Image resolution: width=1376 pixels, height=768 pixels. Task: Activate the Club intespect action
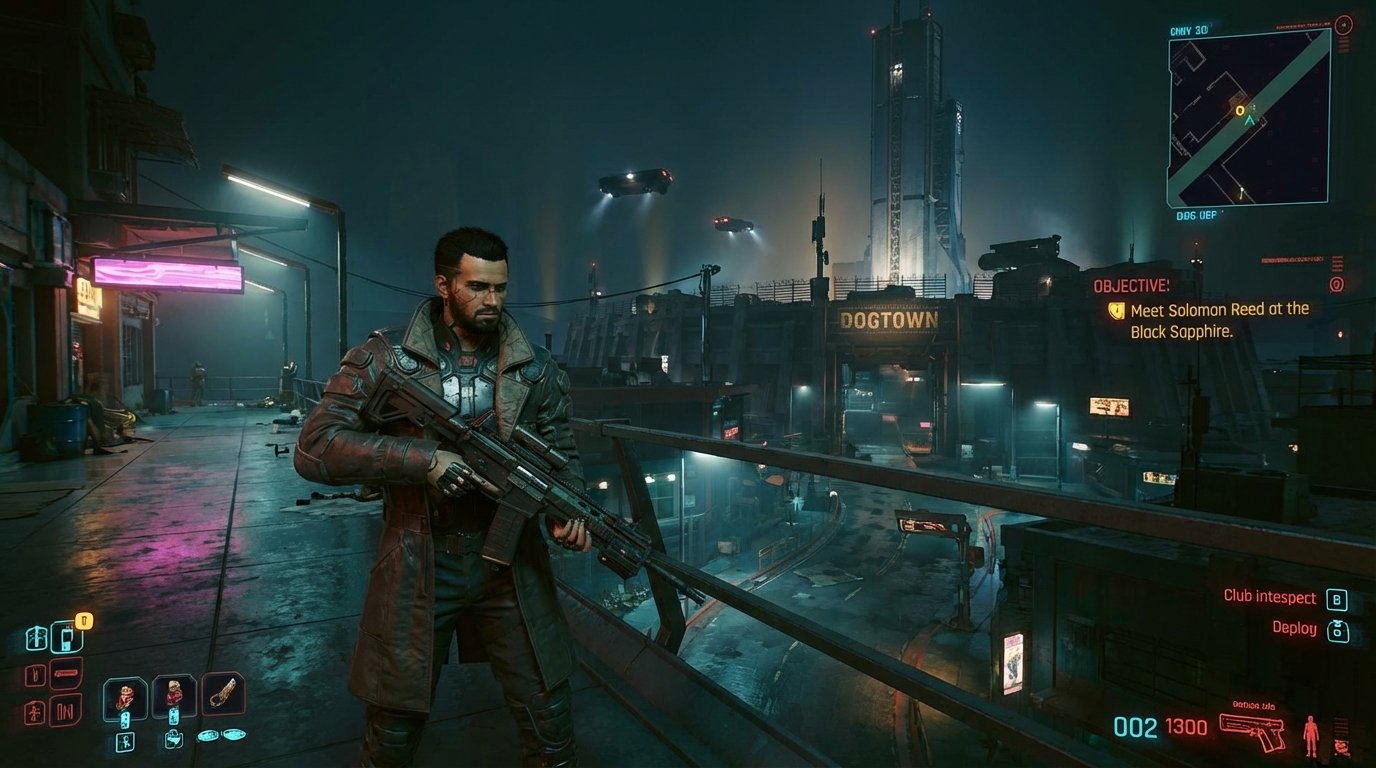(1271, 598)
